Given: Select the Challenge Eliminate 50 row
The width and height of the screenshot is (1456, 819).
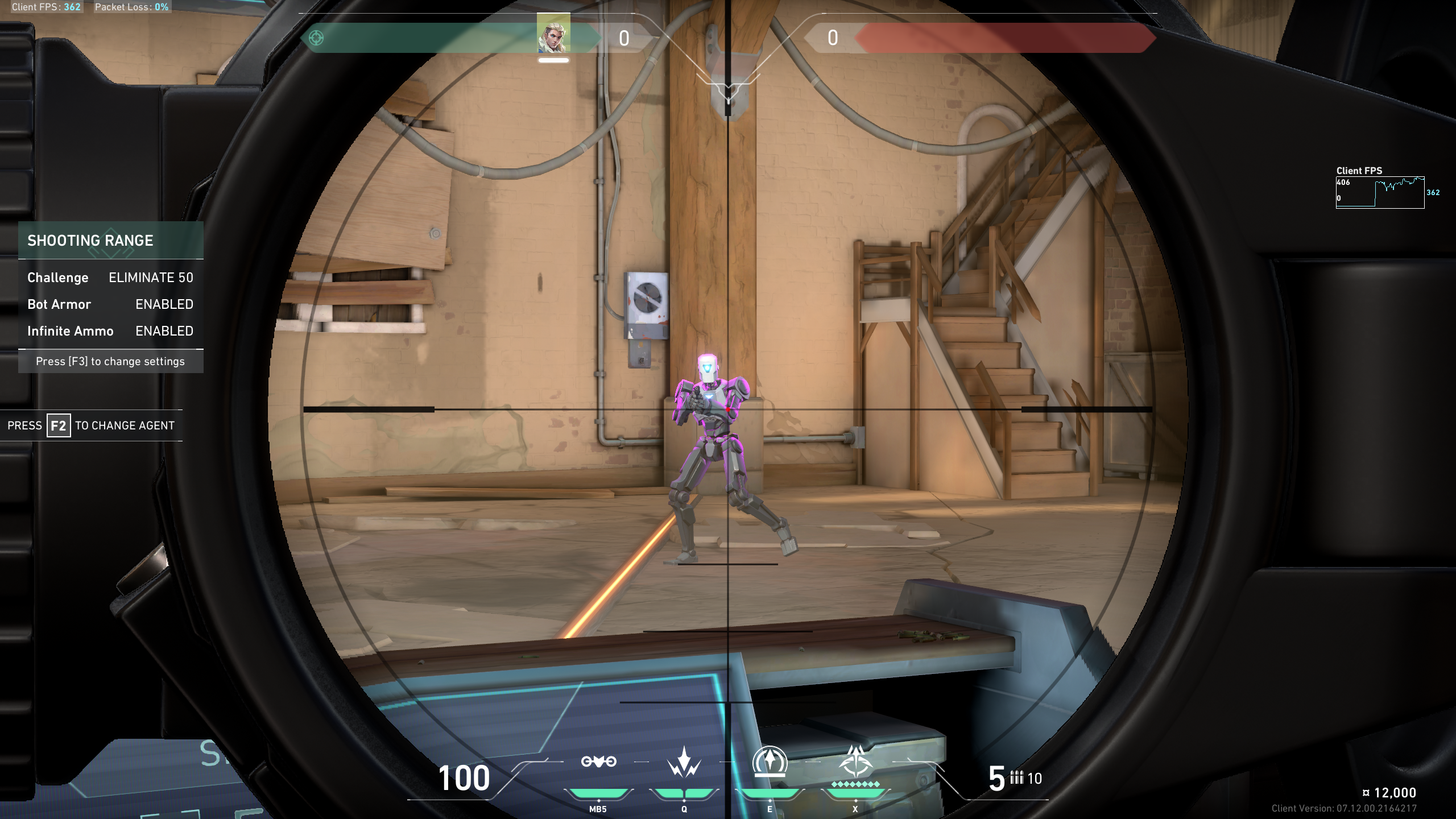Looking at the screenshot, I should (x=110, y=278).
